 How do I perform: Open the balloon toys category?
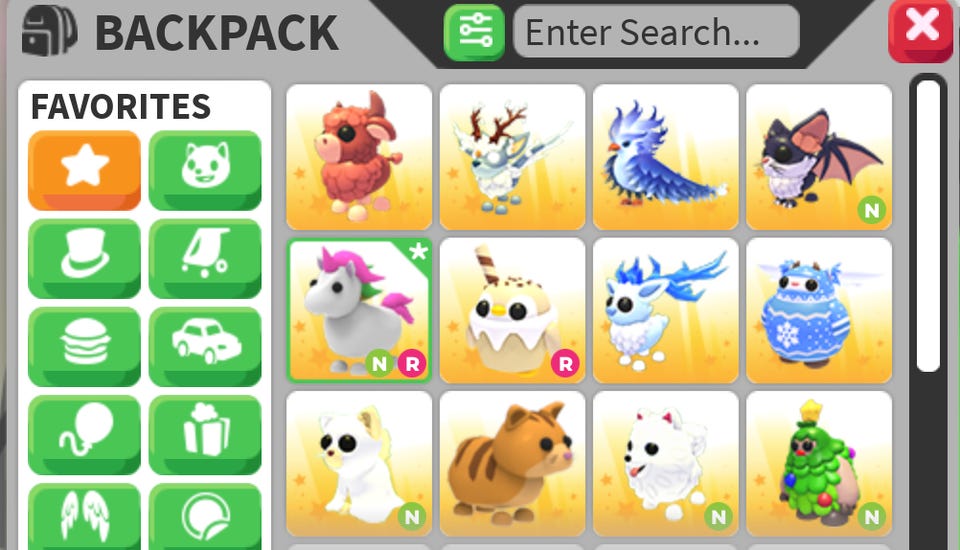point(84,433)
